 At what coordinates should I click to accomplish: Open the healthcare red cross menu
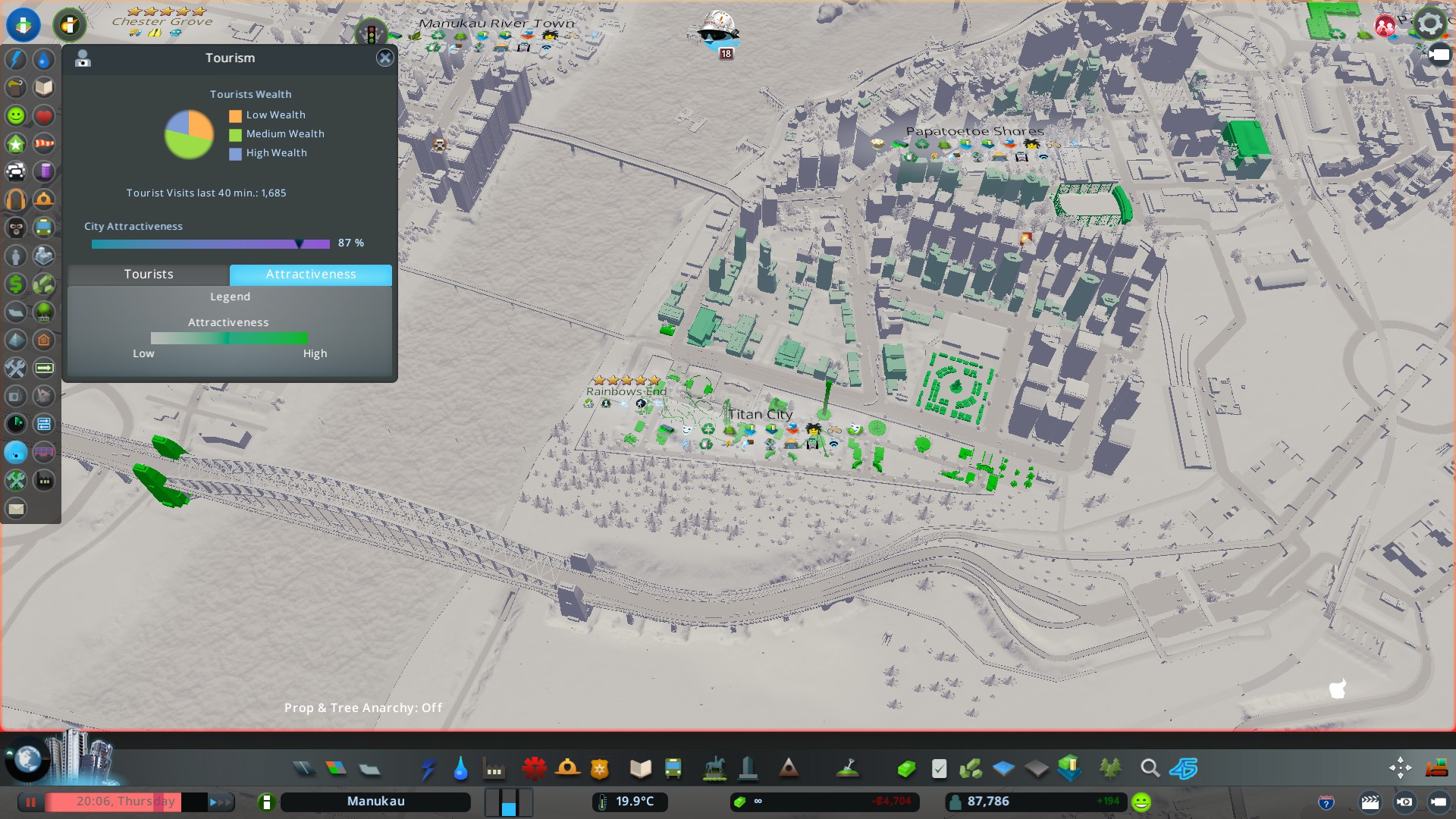pos(534,769)
